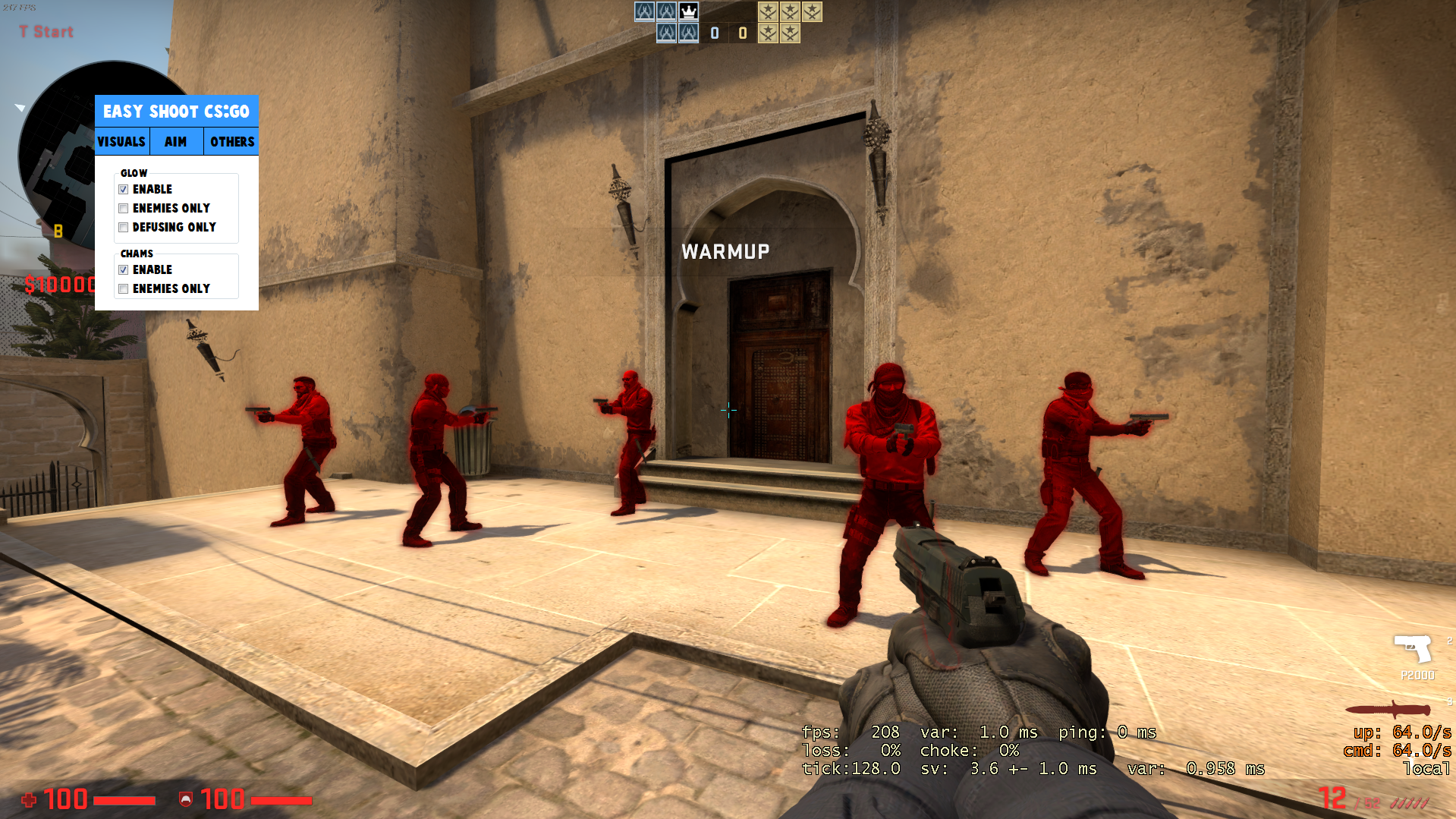The height and width of the screenshot is (819, 1456).
Task: Select the knife weapon icon
Action: click(x=1388, y=710)
